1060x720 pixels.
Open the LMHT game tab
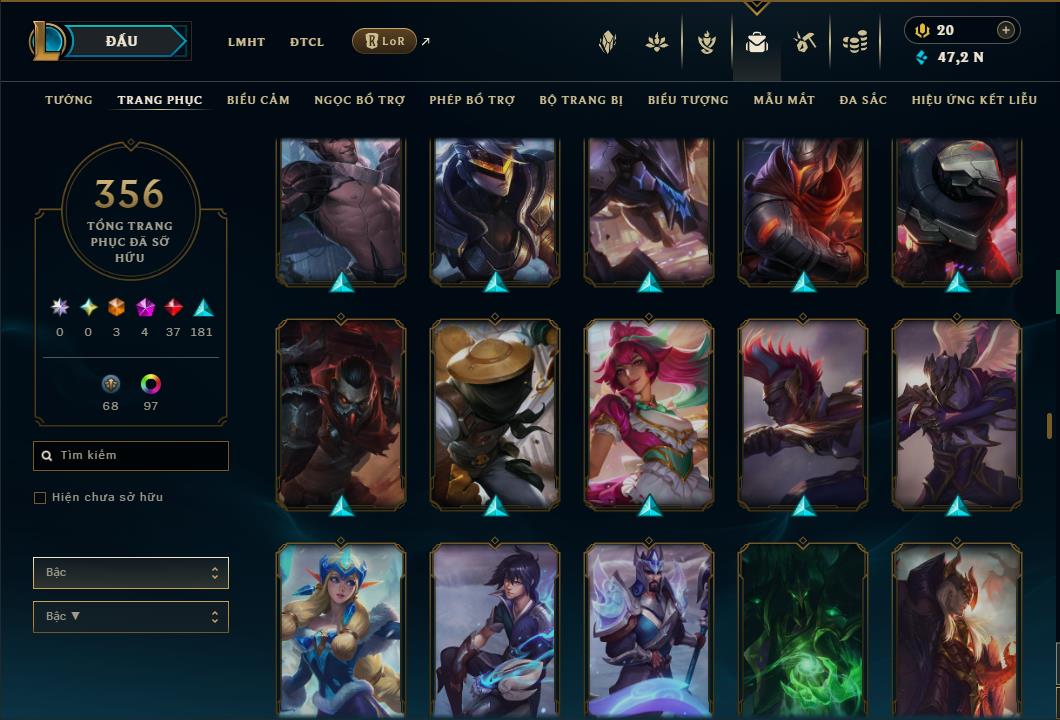coord(246,42)
